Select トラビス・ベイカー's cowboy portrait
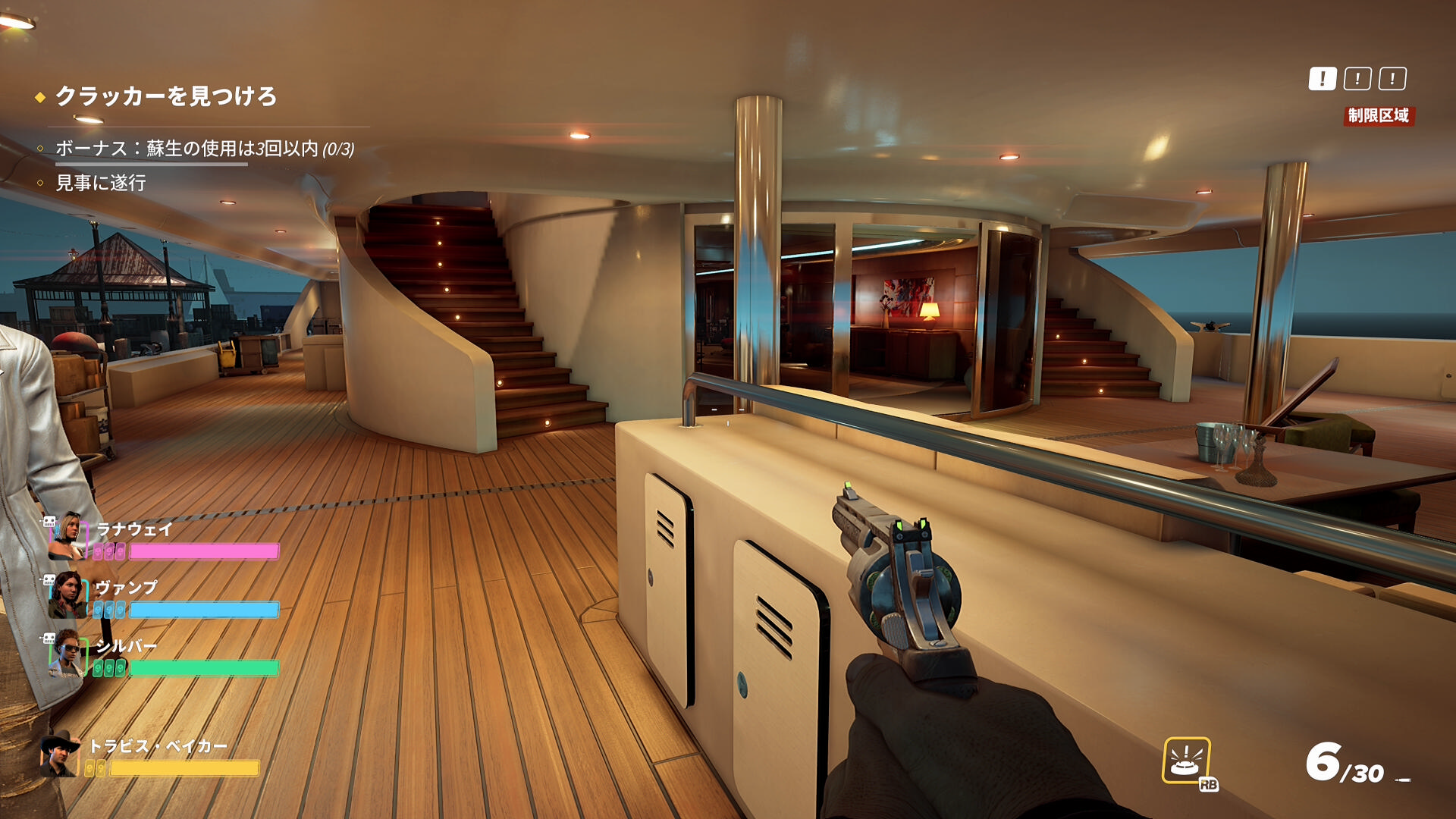Screen dimensions: 1456x819 (61, 755)
